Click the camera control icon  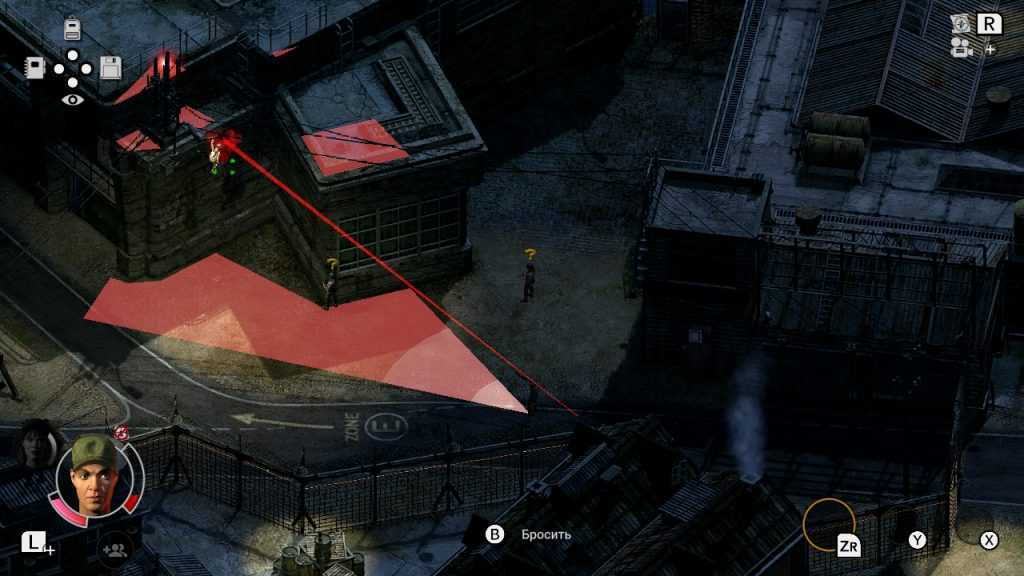(962, 47)
